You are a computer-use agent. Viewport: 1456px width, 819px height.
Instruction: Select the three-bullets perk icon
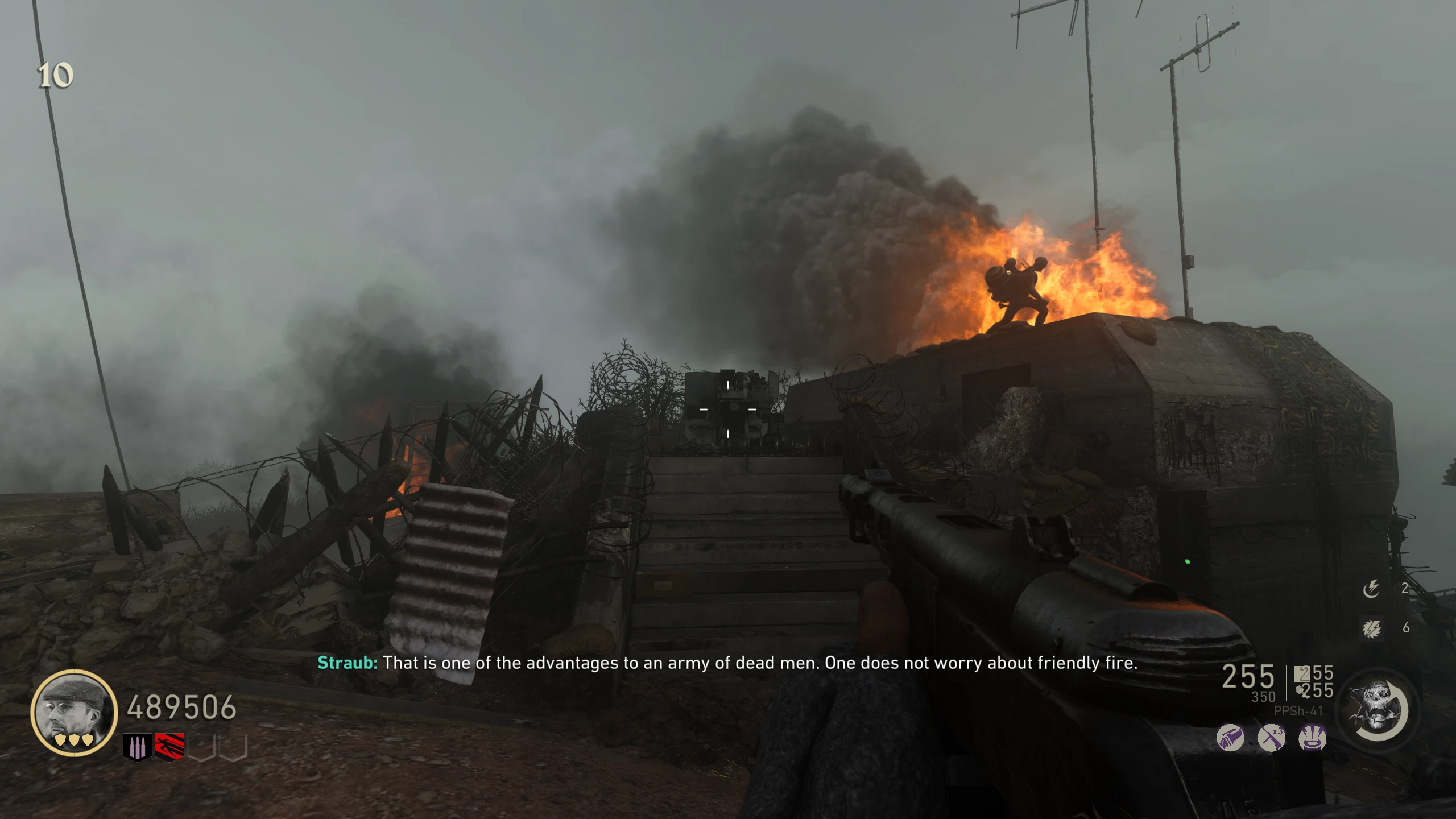(137, 747)
